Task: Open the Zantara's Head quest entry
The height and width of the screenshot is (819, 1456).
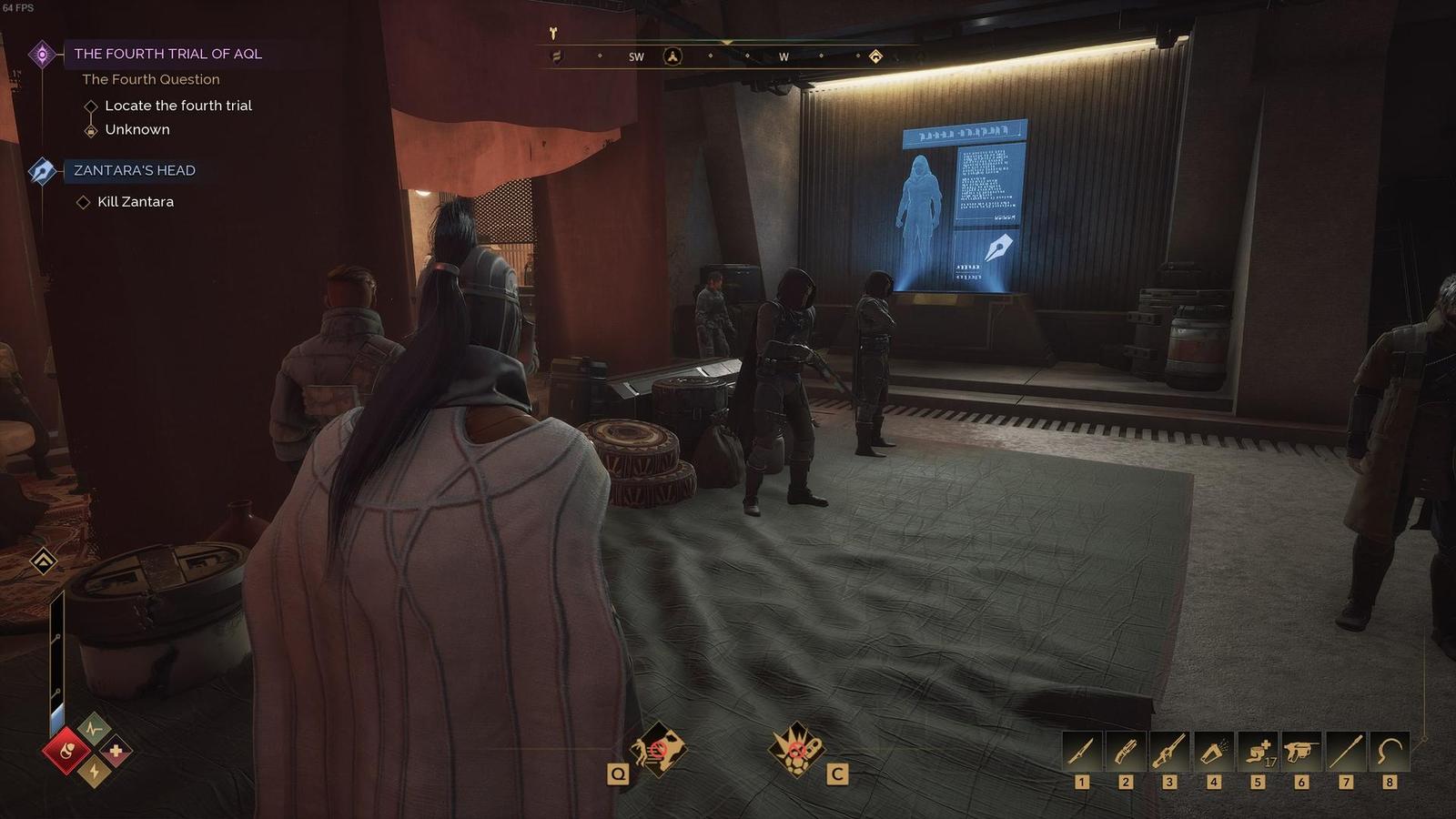Action: (x=134, y=170)
